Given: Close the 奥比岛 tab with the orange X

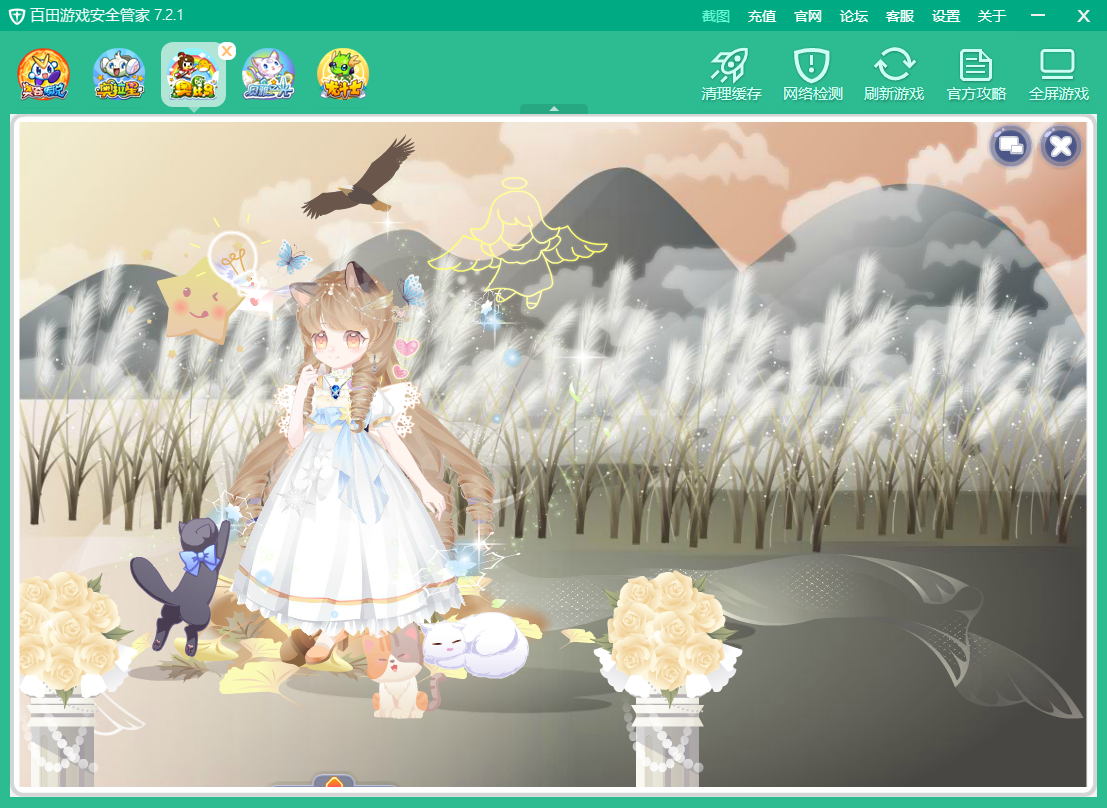Looking at the screenshot, I should point(227,51).
